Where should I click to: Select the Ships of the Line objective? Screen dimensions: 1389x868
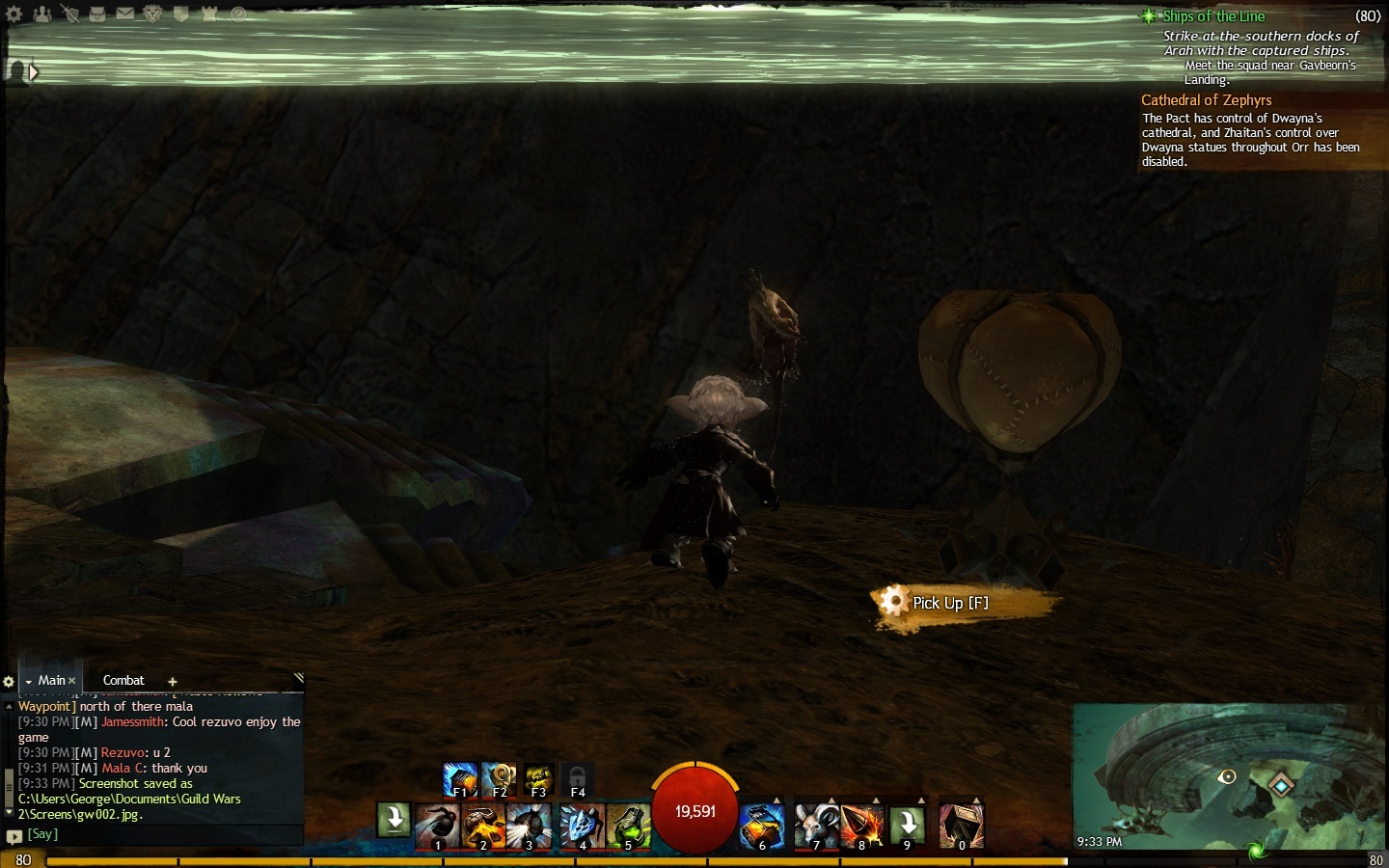click(x=1212, y=16)
